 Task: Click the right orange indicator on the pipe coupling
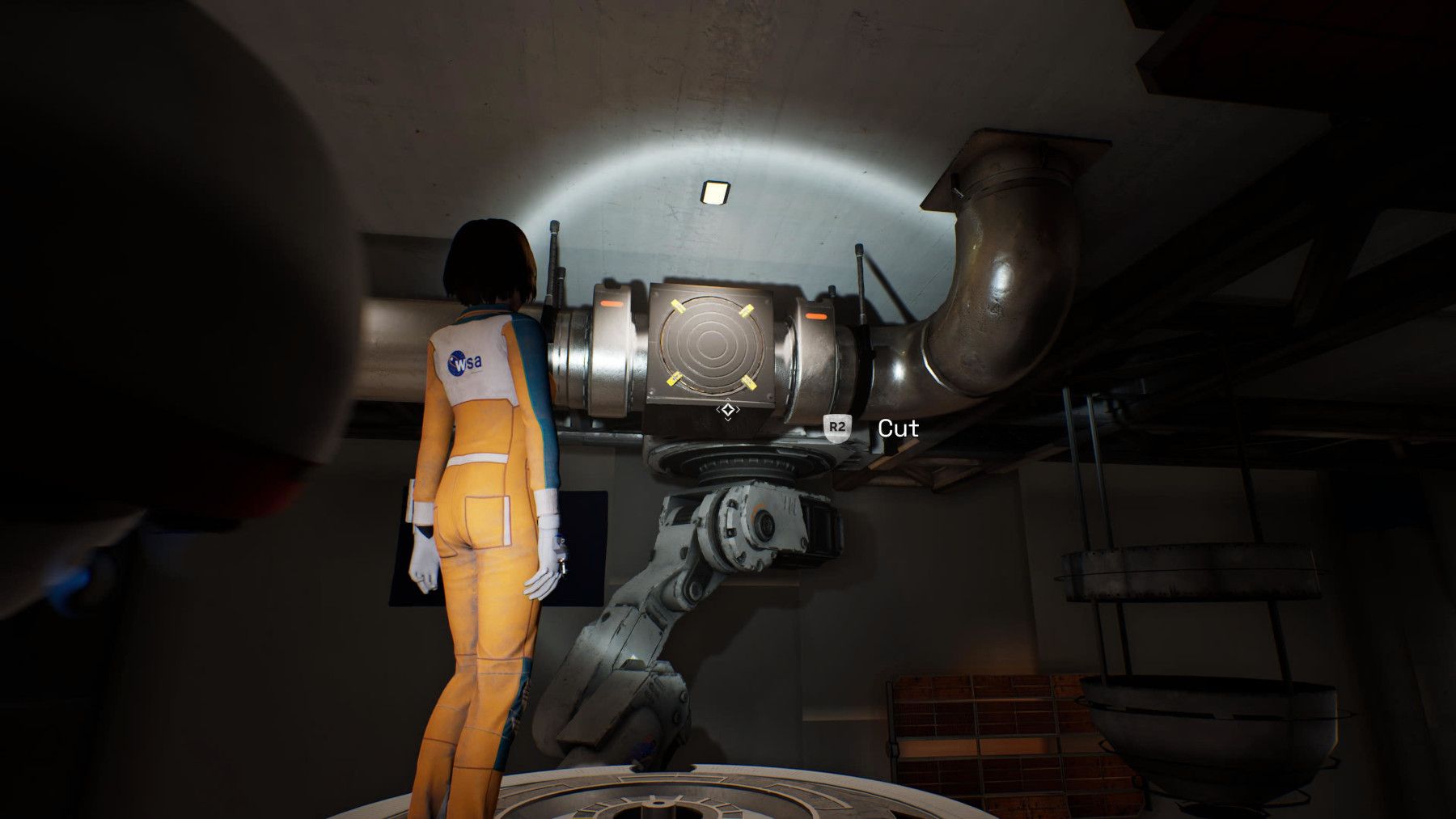click(x=816, y=315)
